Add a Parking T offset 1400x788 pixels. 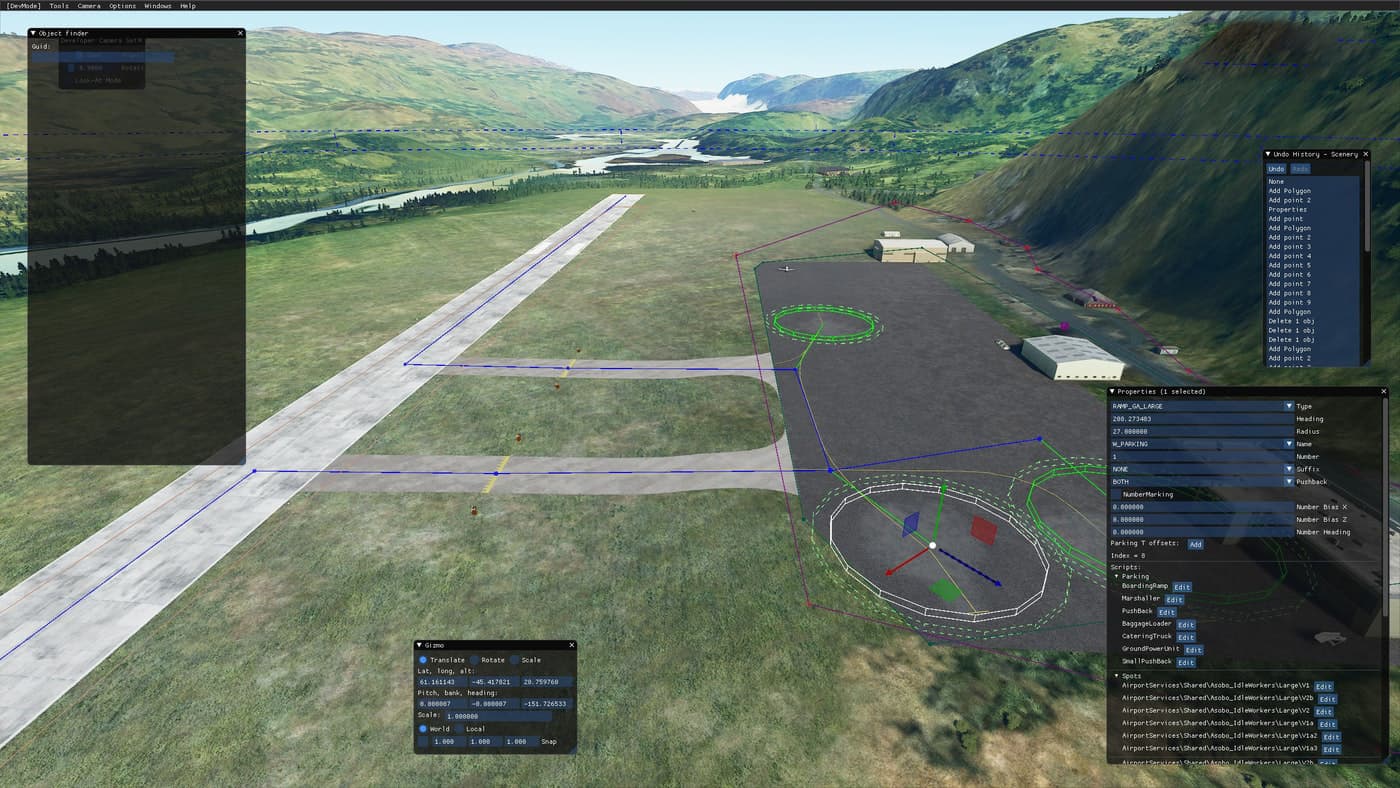pos(1195,544)
